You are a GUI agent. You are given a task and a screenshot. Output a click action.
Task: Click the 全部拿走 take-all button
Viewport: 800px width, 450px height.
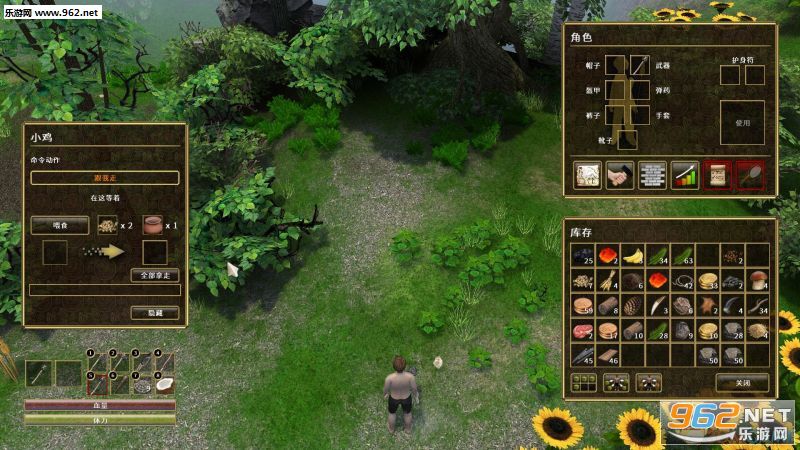156,275
